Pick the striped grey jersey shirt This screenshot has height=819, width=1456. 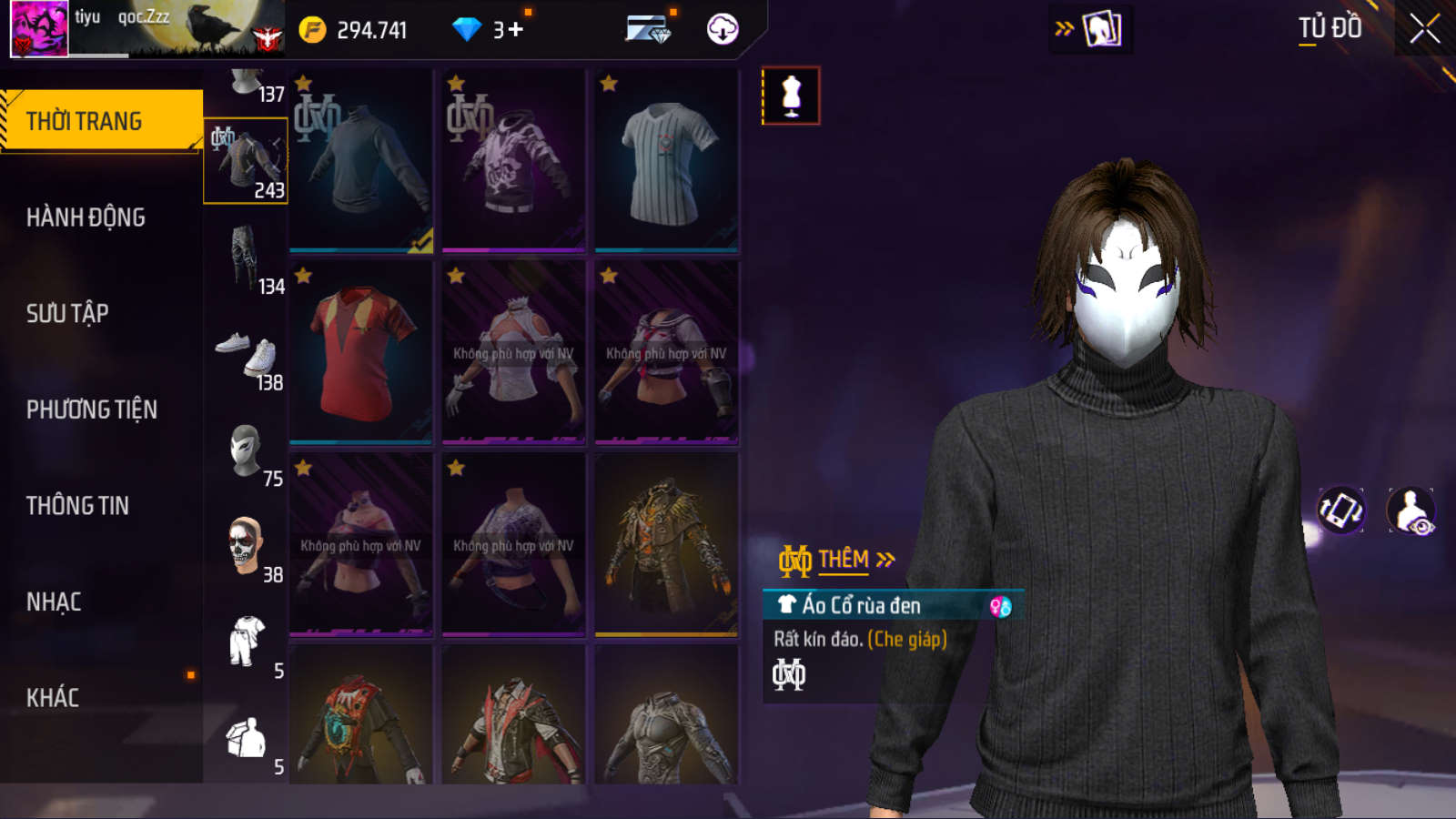tap(666, 161)
